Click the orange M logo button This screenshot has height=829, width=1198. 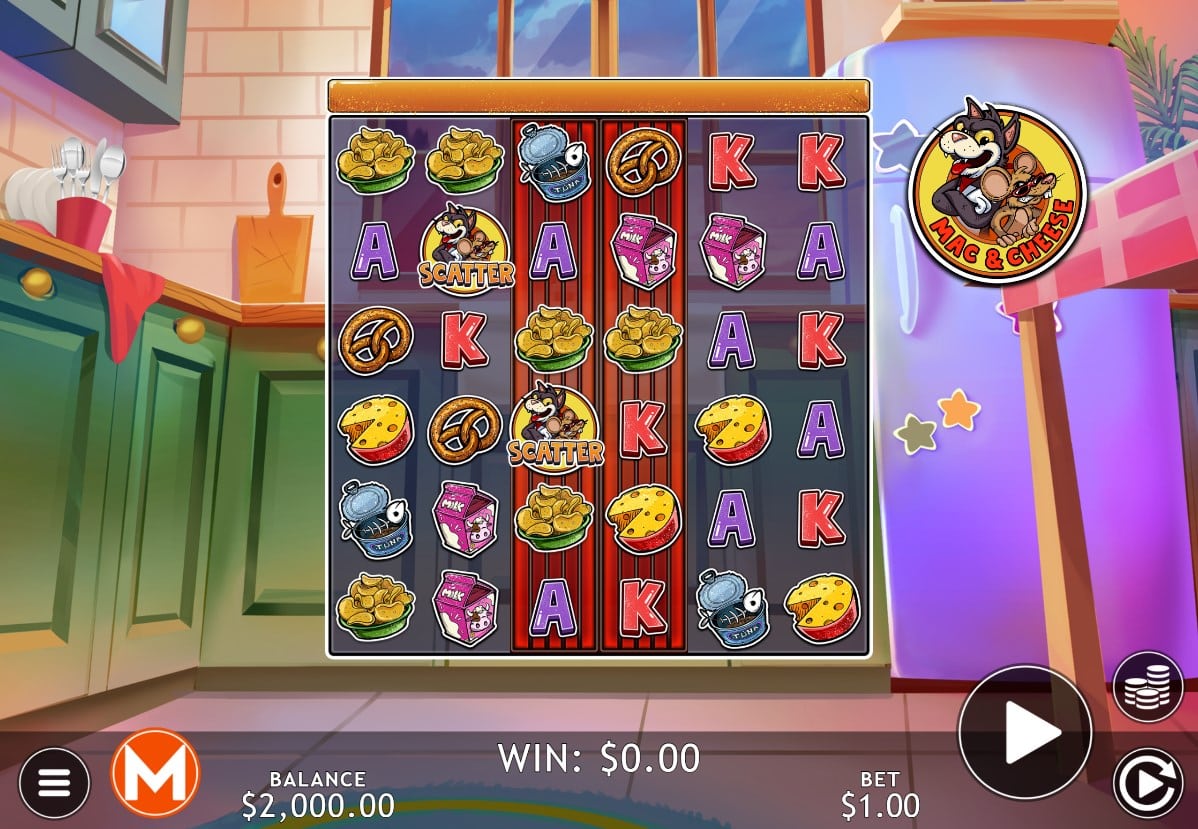[155, 772]
